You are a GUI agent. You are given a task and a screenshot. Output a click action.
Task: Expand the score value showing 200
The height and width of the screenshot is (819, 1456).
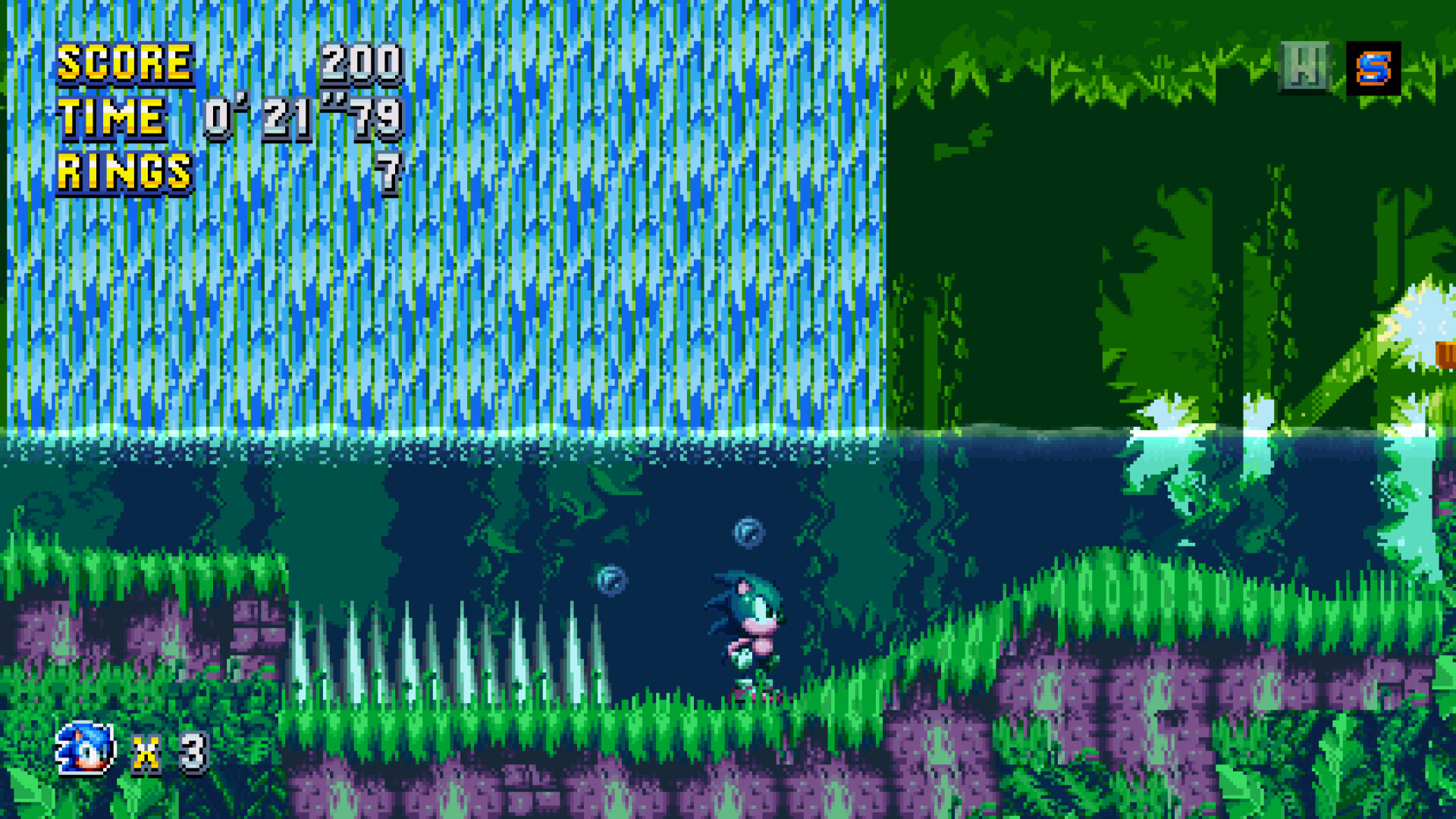click(362, 64)
